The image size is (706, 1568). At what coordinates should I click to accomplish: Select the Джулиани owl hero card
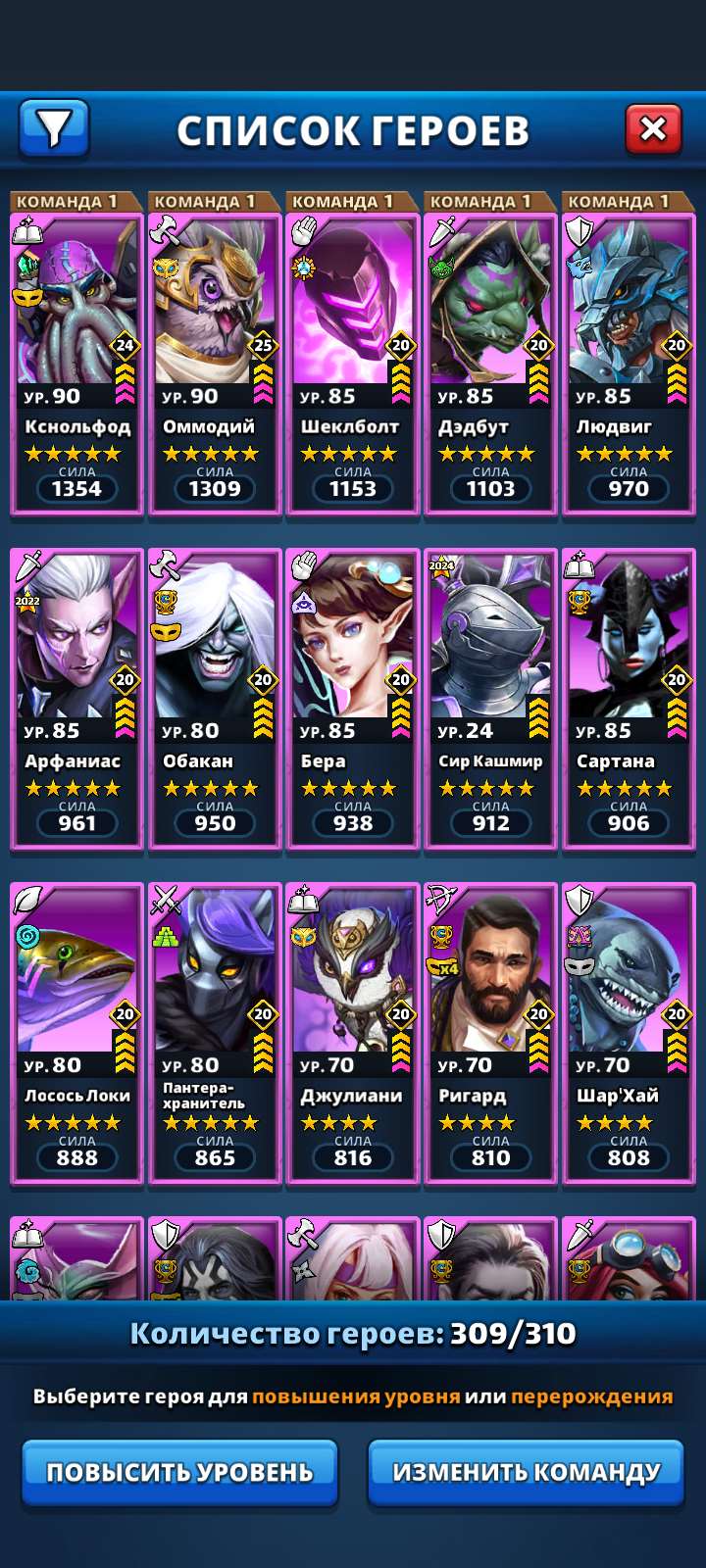(x=353, y=1031)
